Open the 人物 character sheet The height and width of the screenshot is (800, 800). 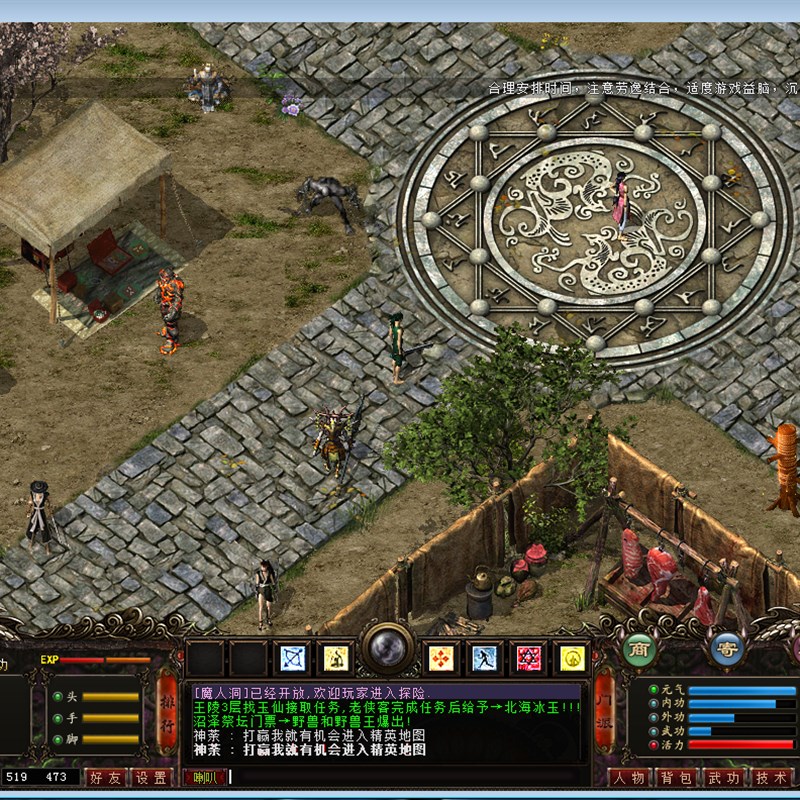coord(628,778)
